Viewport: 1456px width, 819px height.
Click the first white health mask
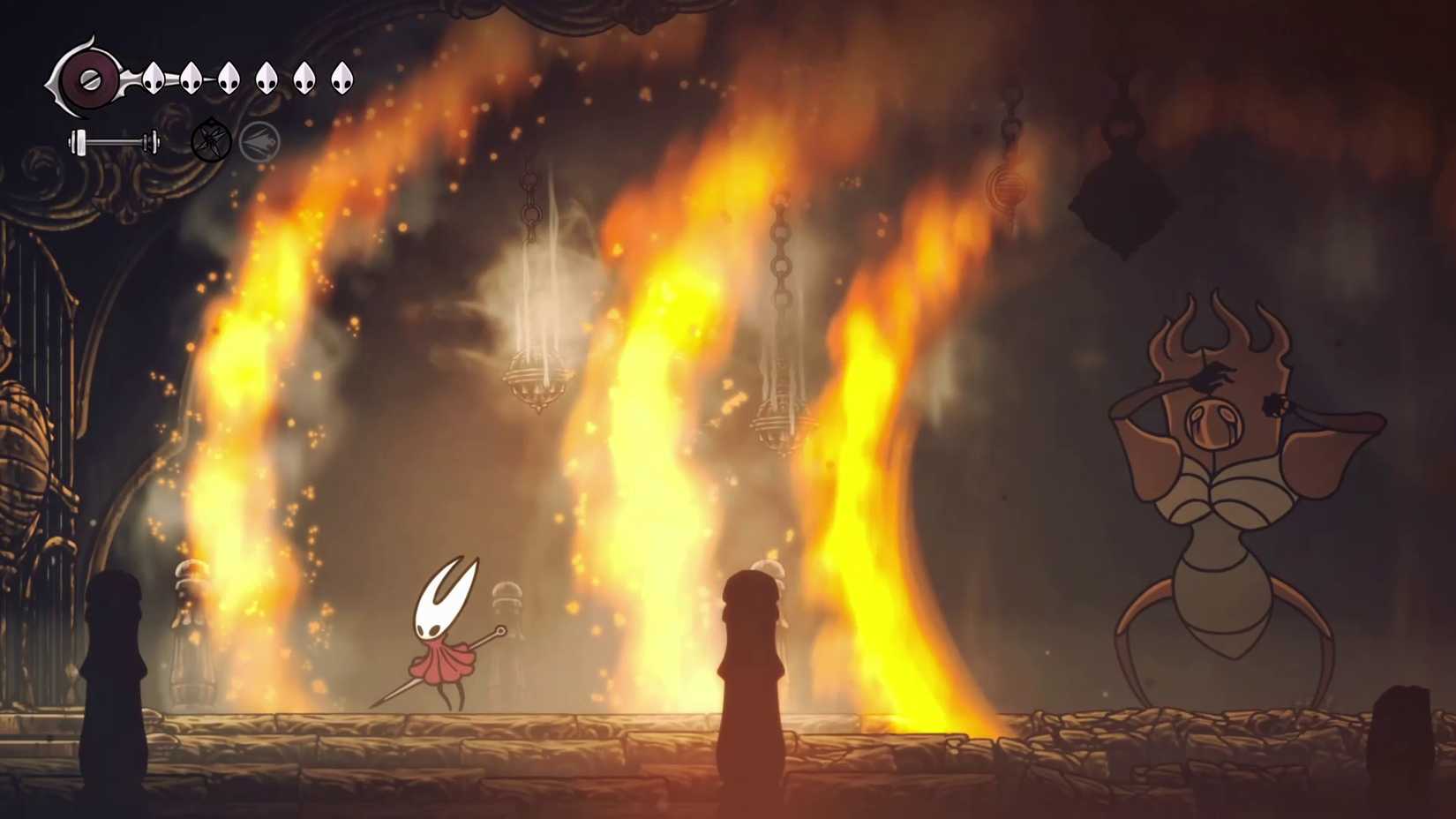154,78
